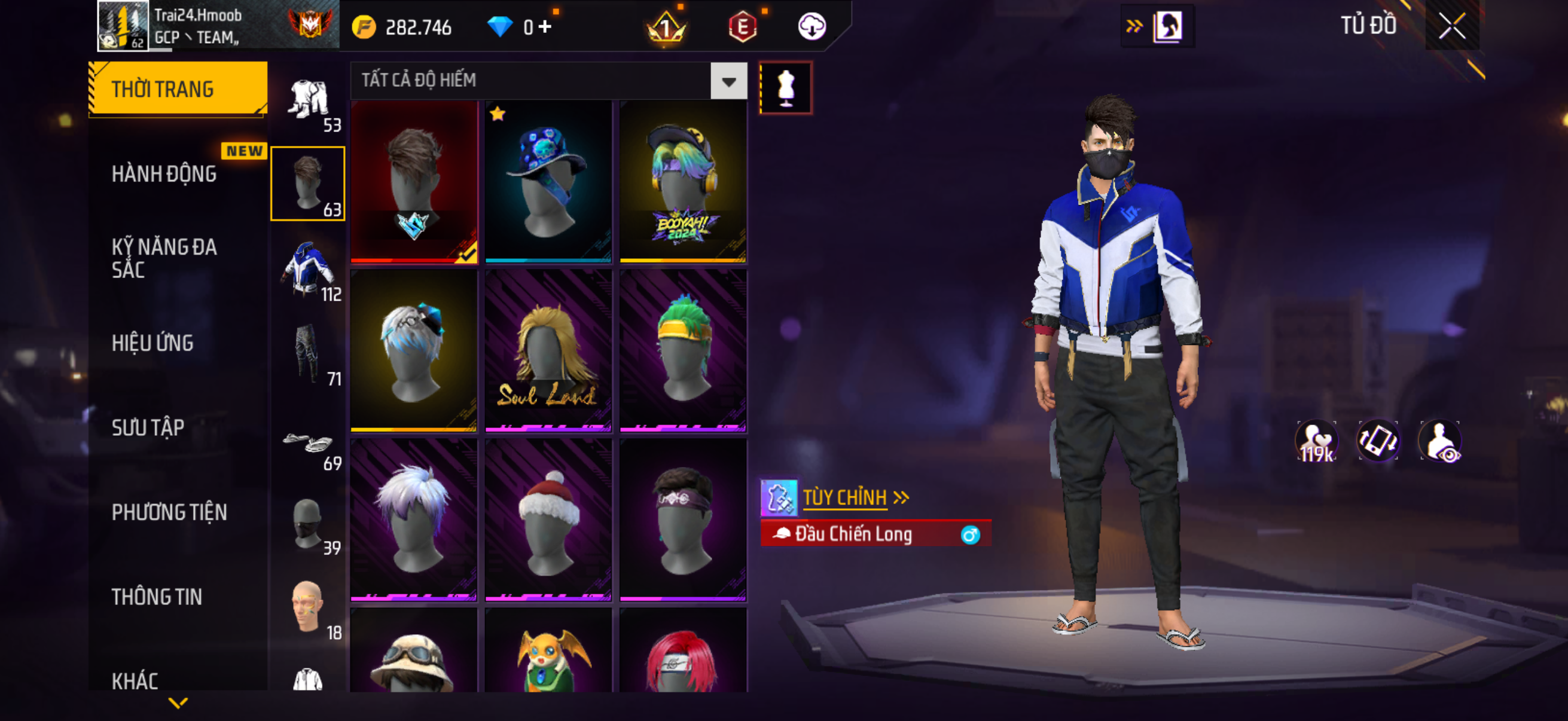The width and height of the screenshot is (1568, 721).
Task: Pick the red Santa hat
Action: (x=548, y=520)
